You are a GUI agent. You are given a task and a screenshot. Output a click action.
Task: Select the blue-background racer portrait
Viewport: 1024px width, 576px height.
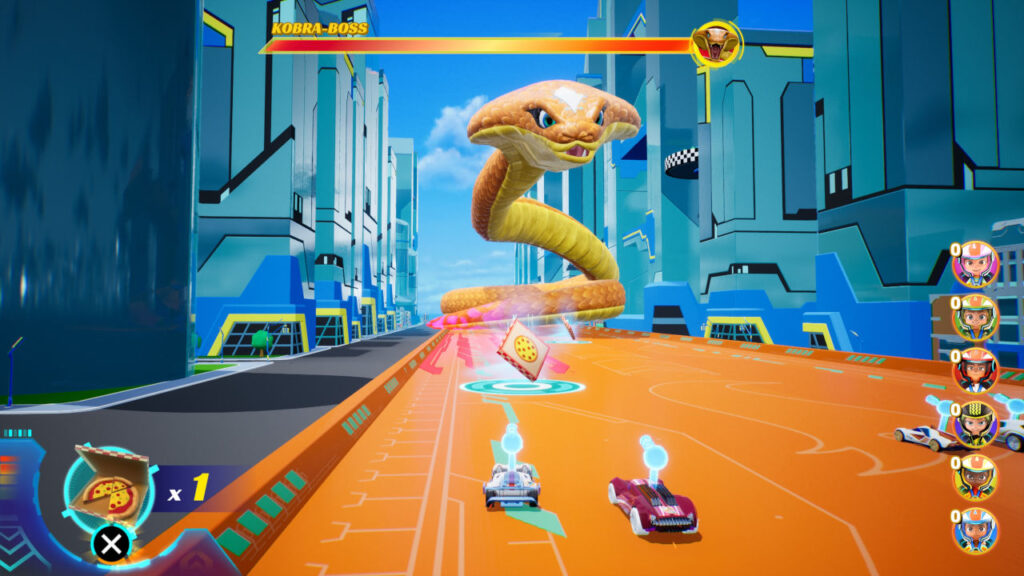click(x=974, y=530)
